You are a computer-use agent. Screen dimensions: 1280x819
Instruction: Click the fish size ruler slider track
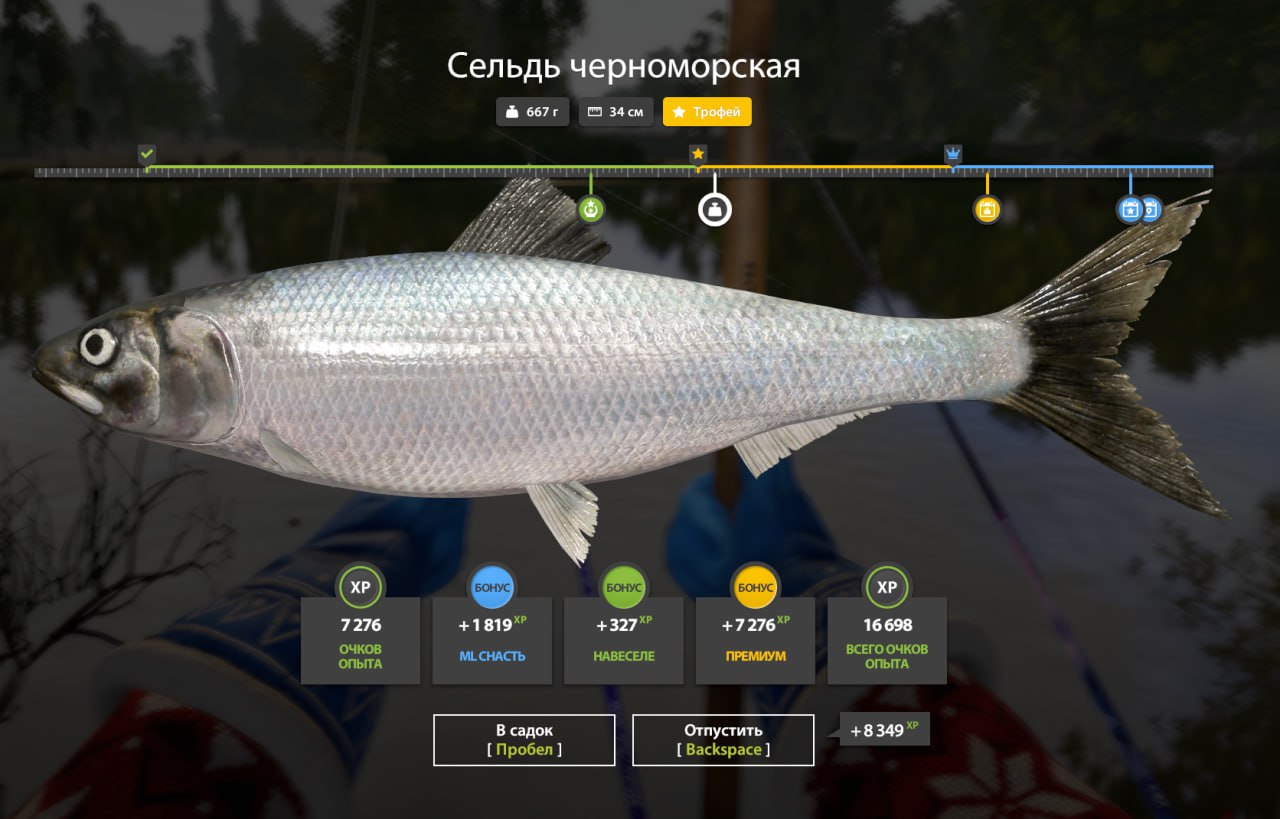click(640, 172)
